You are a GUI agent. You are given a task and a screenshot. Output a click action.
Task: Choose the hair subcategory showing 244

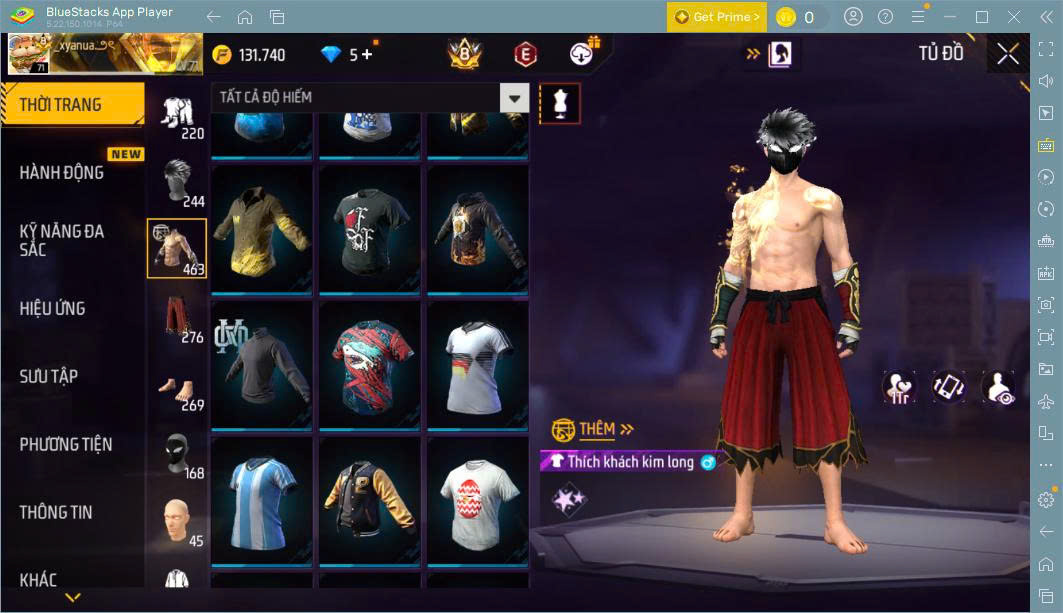pyautogui.click(x=178, y=180)
